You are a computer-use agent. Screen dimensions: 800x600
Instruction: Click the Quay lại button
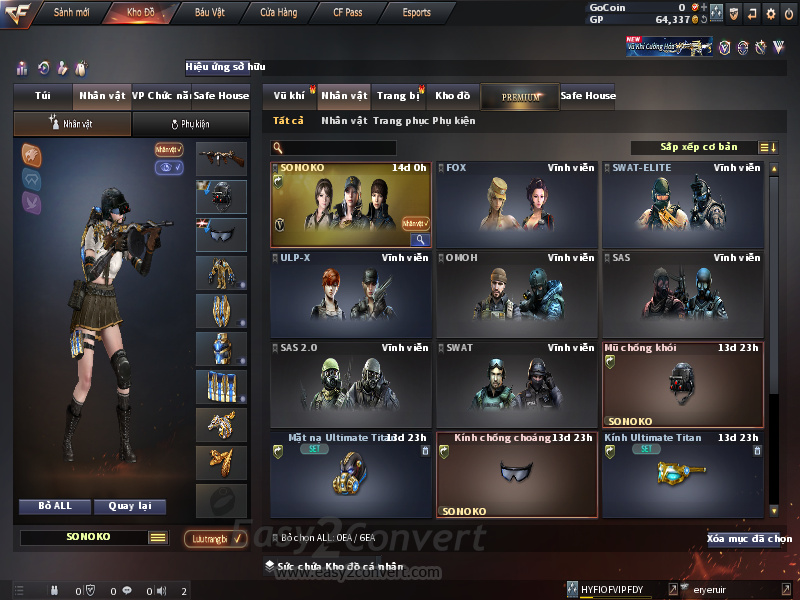130,506
